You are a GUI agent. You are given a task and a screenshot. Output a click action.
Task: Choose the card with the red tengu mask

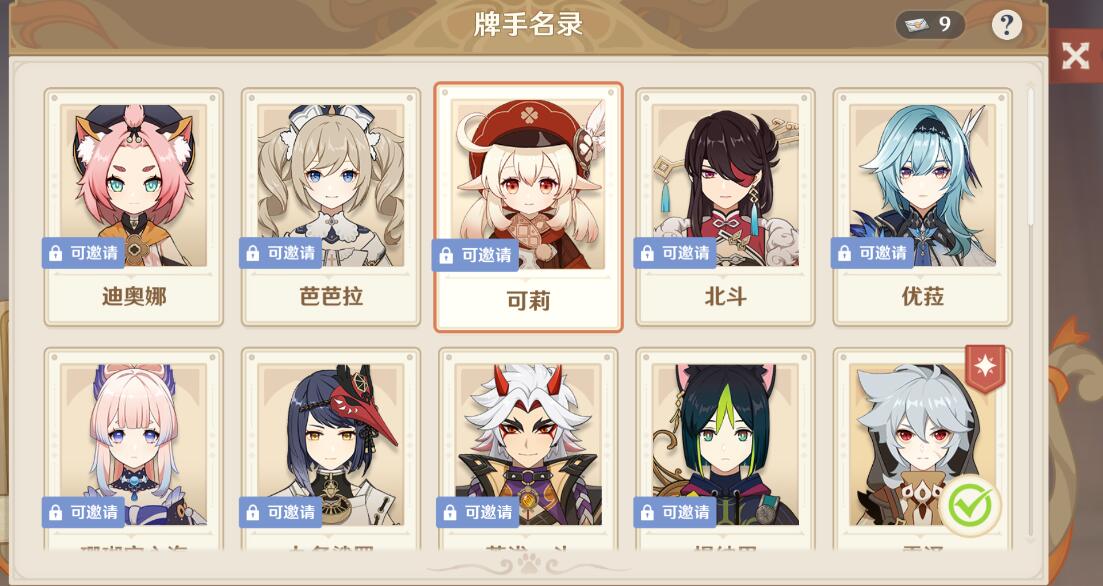(x=330, y=450)
